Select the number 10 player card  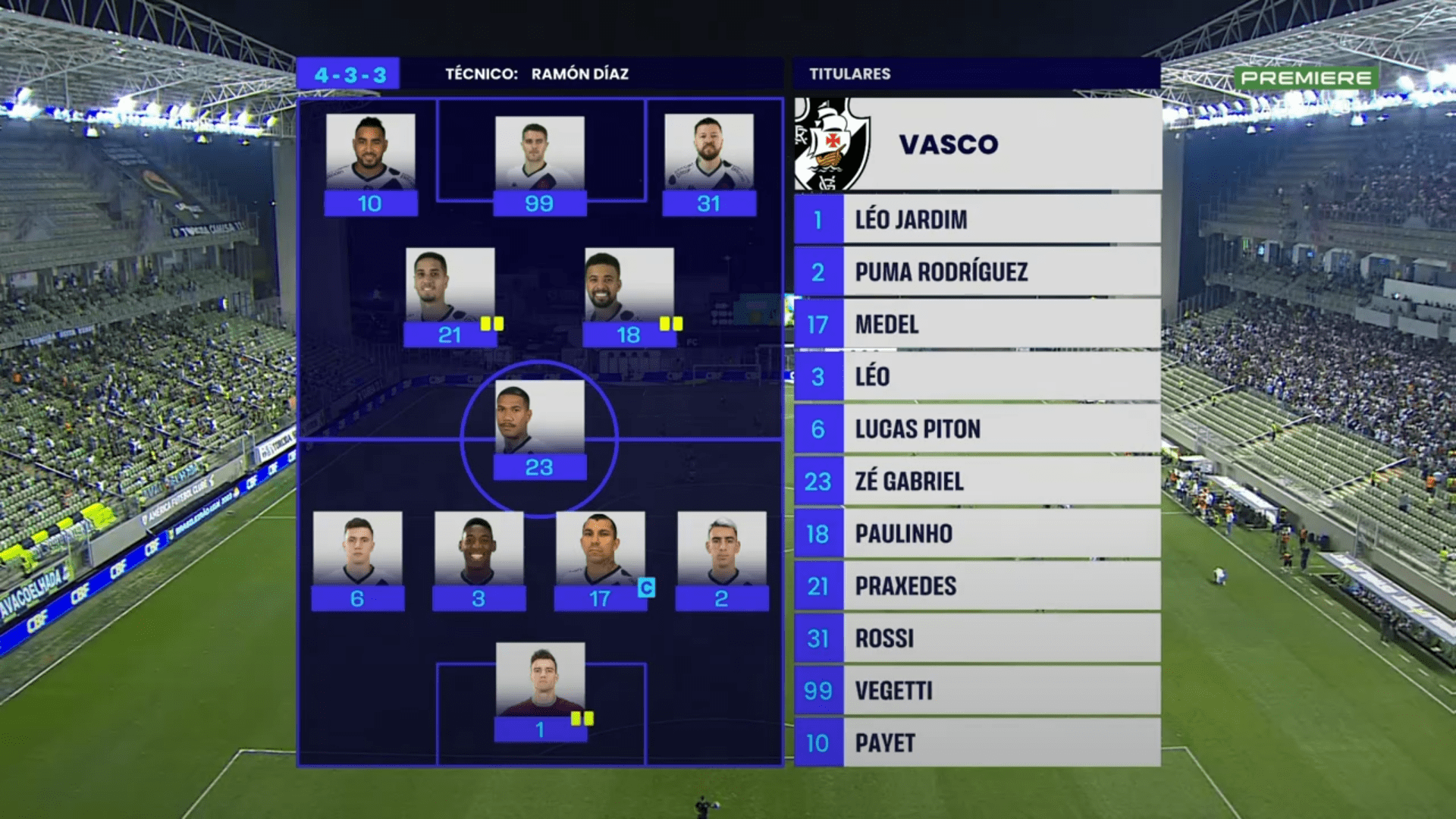370,165
